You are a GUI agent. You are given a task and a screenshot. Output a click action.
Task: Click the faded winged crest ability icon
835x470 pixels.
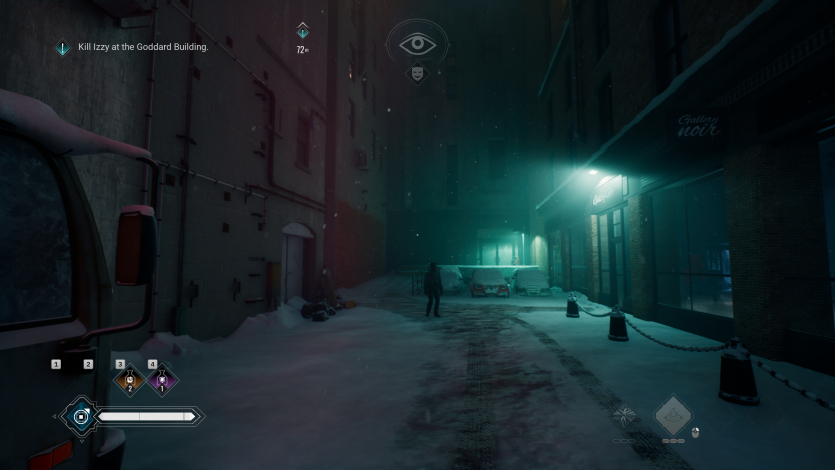click(x=624, y=417)
